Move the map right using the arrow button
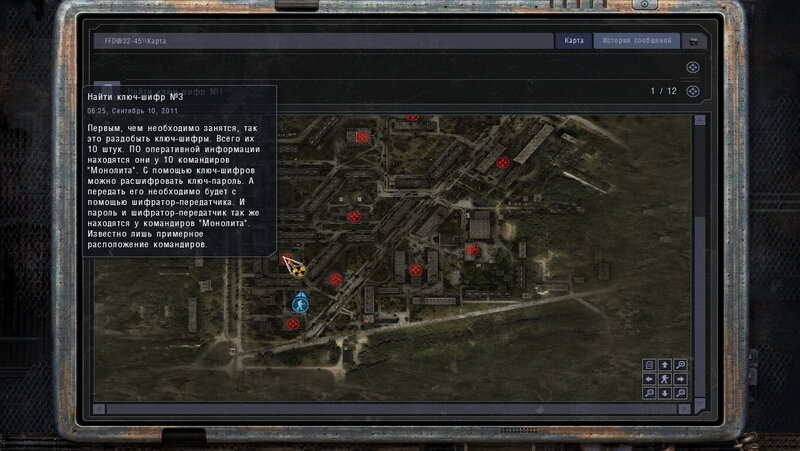Viewport: 800px width, 451px height. pos(679,379)
